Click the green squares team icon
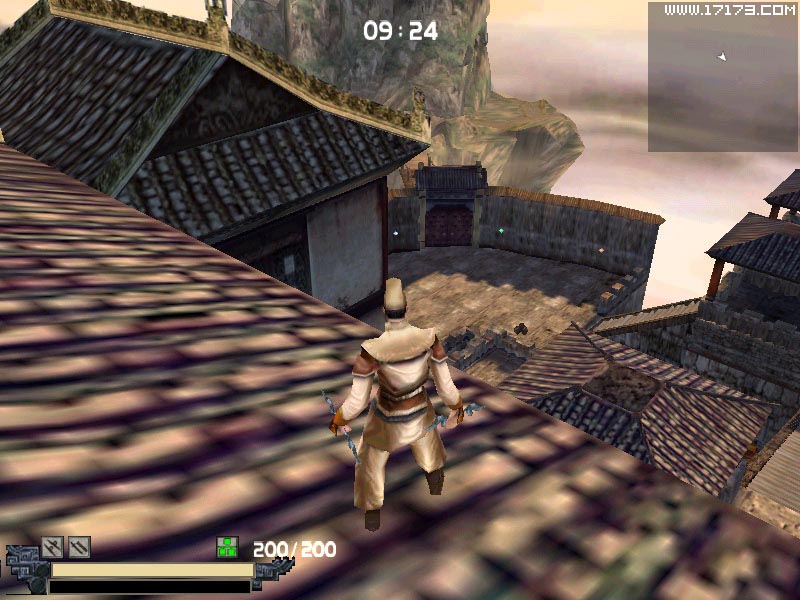Screen dimensions: 800x600 pos(228,548)
